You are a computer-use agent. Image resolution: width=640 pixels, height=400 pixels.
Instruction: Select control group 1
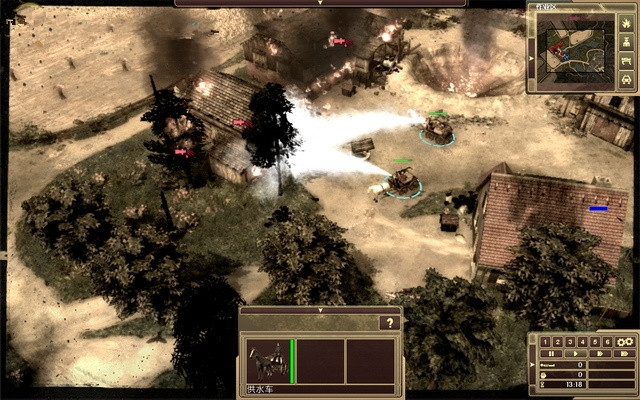tap(545, 341)
